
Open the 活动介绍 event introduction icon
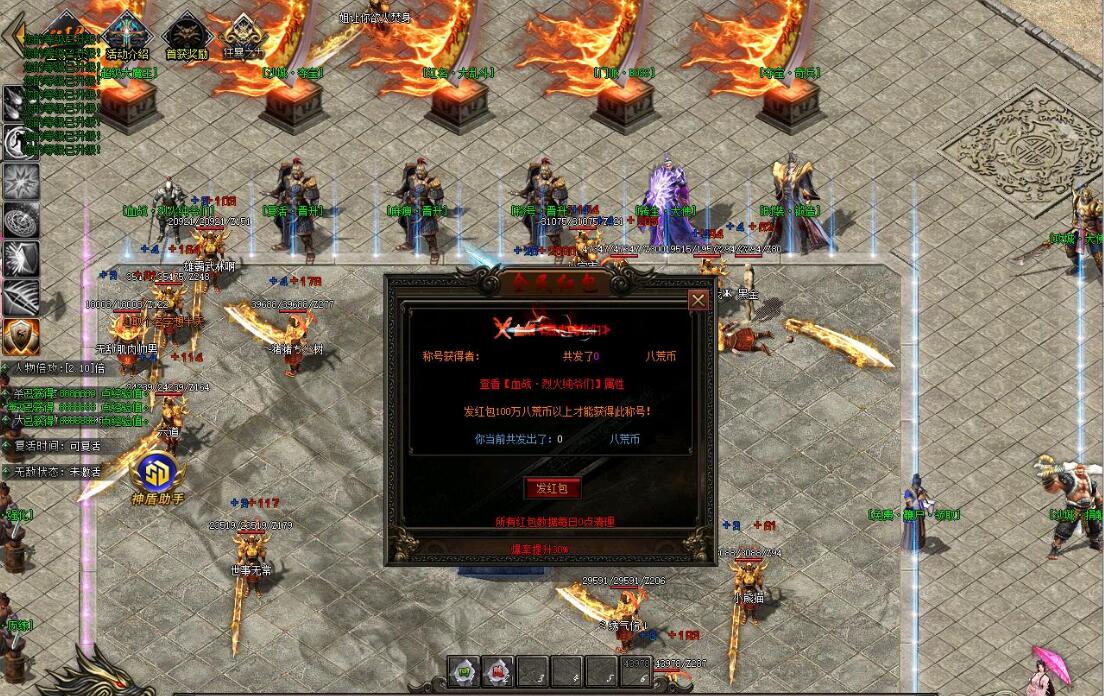pyautogui.click(x=127, y=33)
